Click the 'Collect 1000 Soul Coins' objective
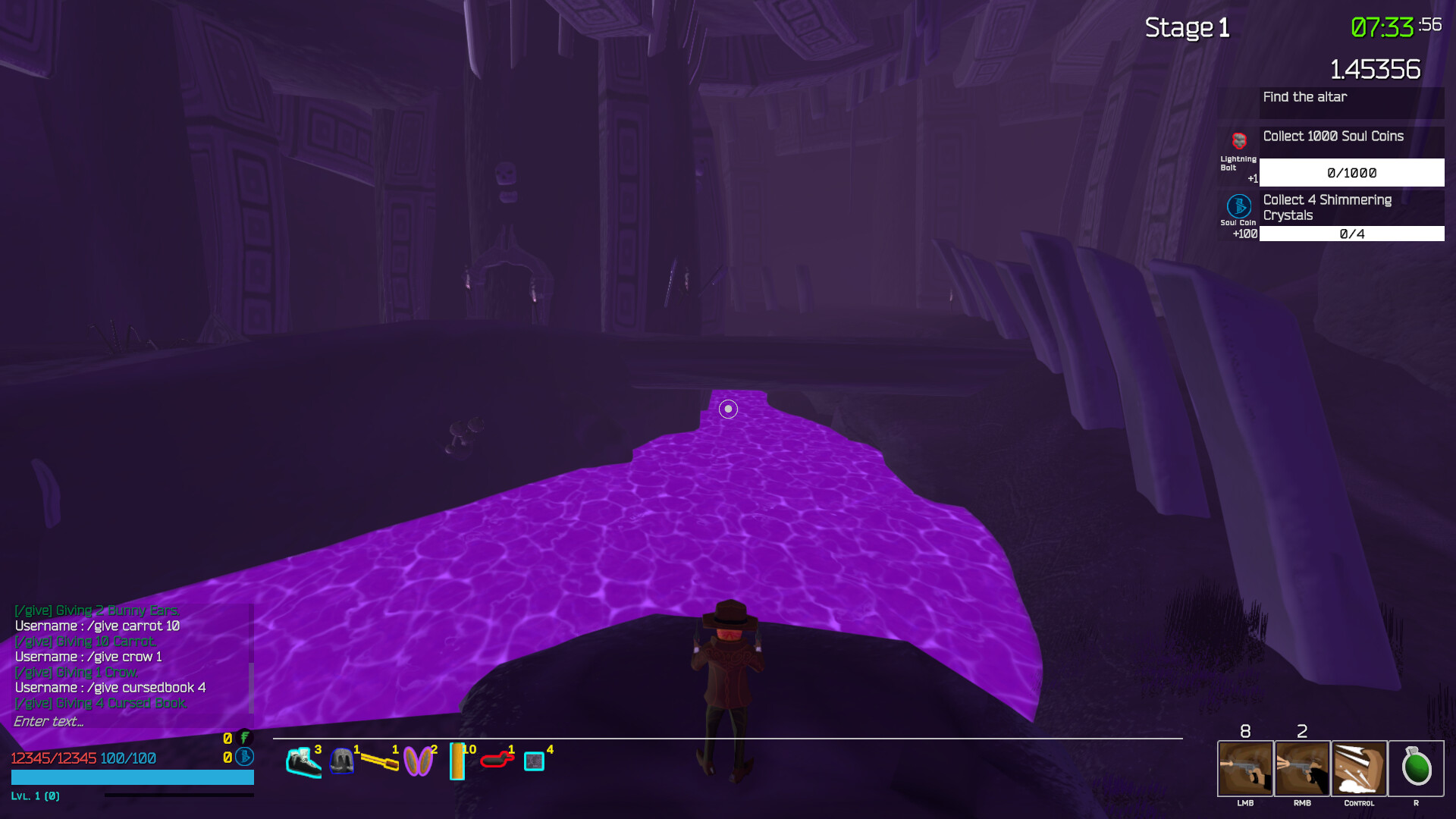This screenshot has width=1456, height=819. (1351, 137)
